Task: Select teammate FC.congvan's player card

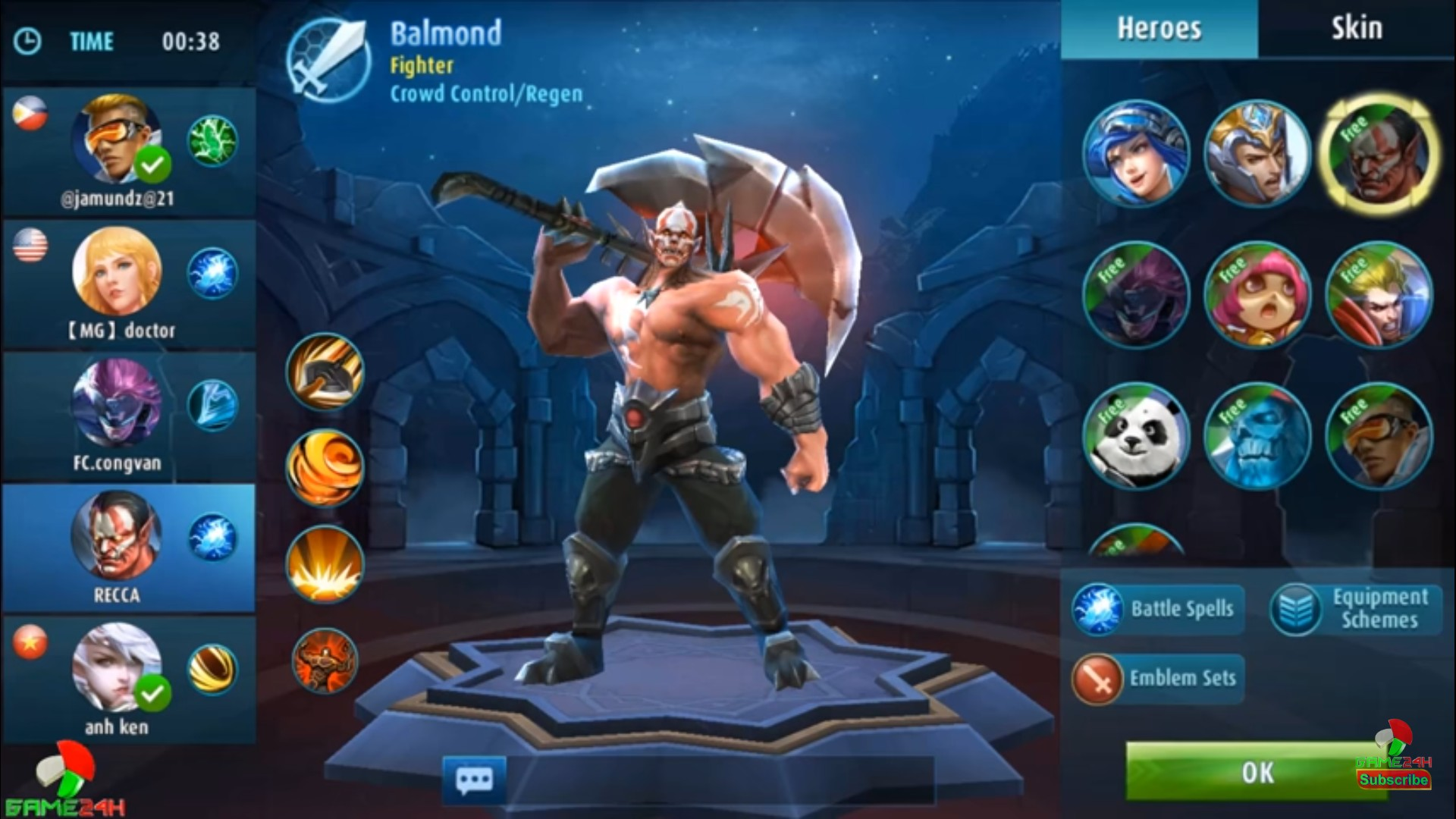Action: click(127, 413)
